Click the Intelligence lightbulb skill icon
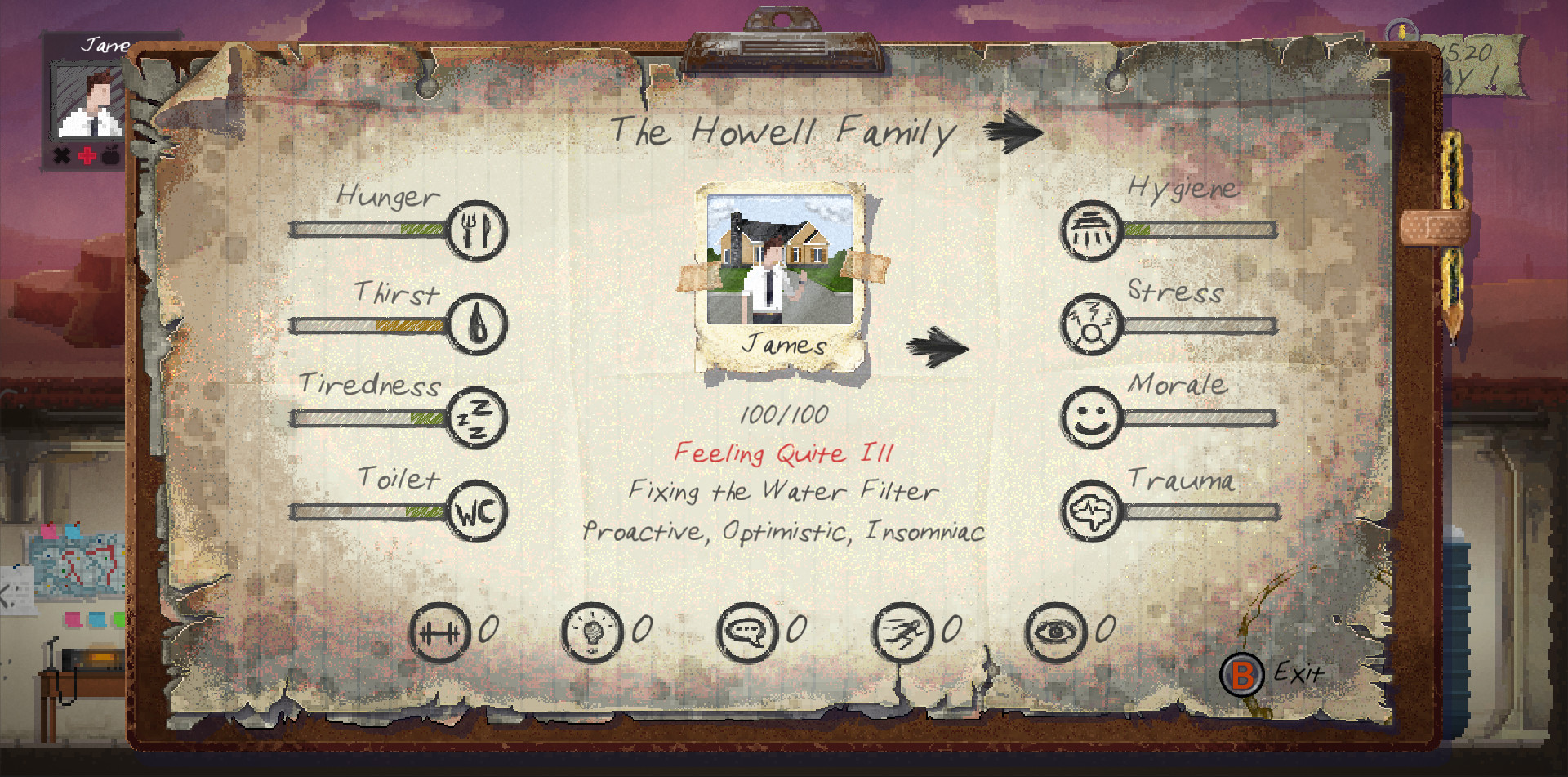1568x777 pixels. 594,630
